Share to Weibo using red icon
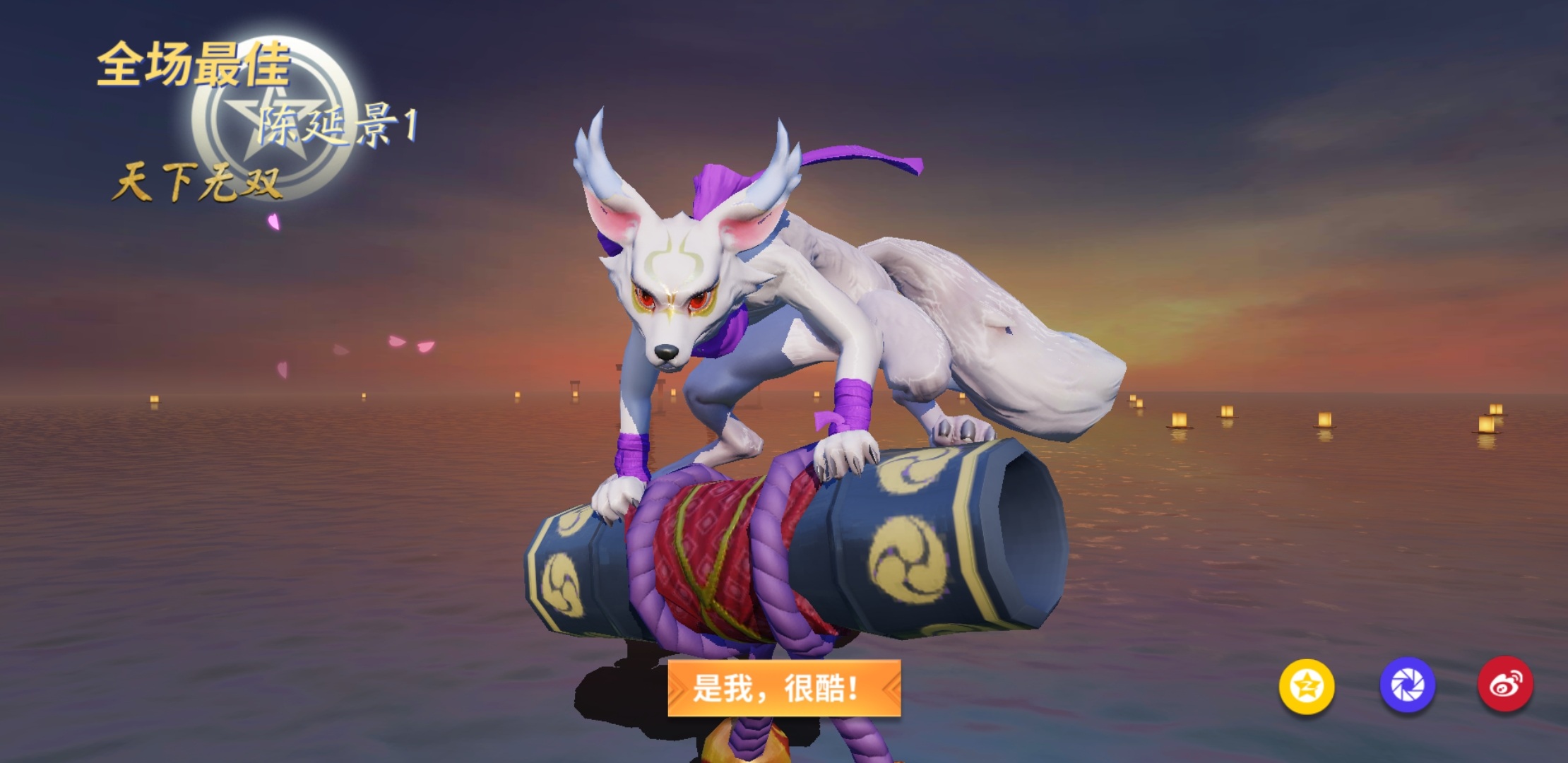The width and height of the screenshot is (1568, 763). [1505, 685]
